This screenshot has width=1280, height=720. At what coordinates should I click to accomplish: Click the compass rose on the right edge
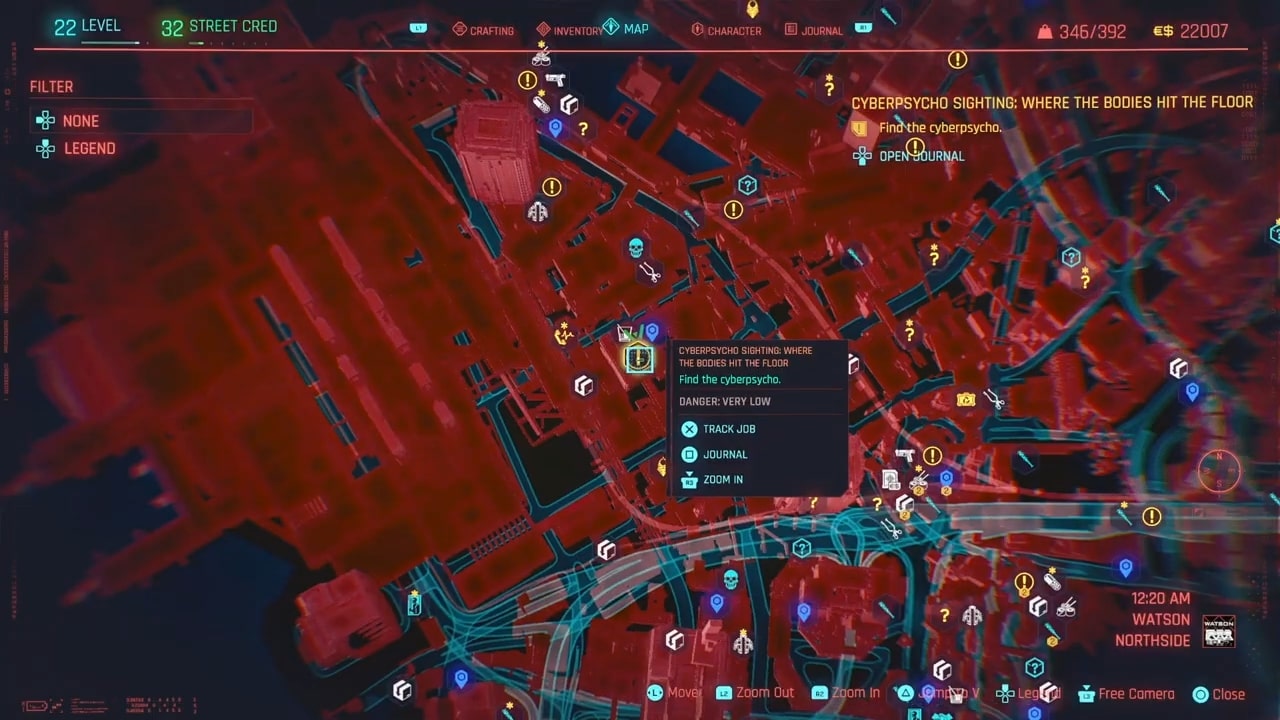click(1218, 471)
